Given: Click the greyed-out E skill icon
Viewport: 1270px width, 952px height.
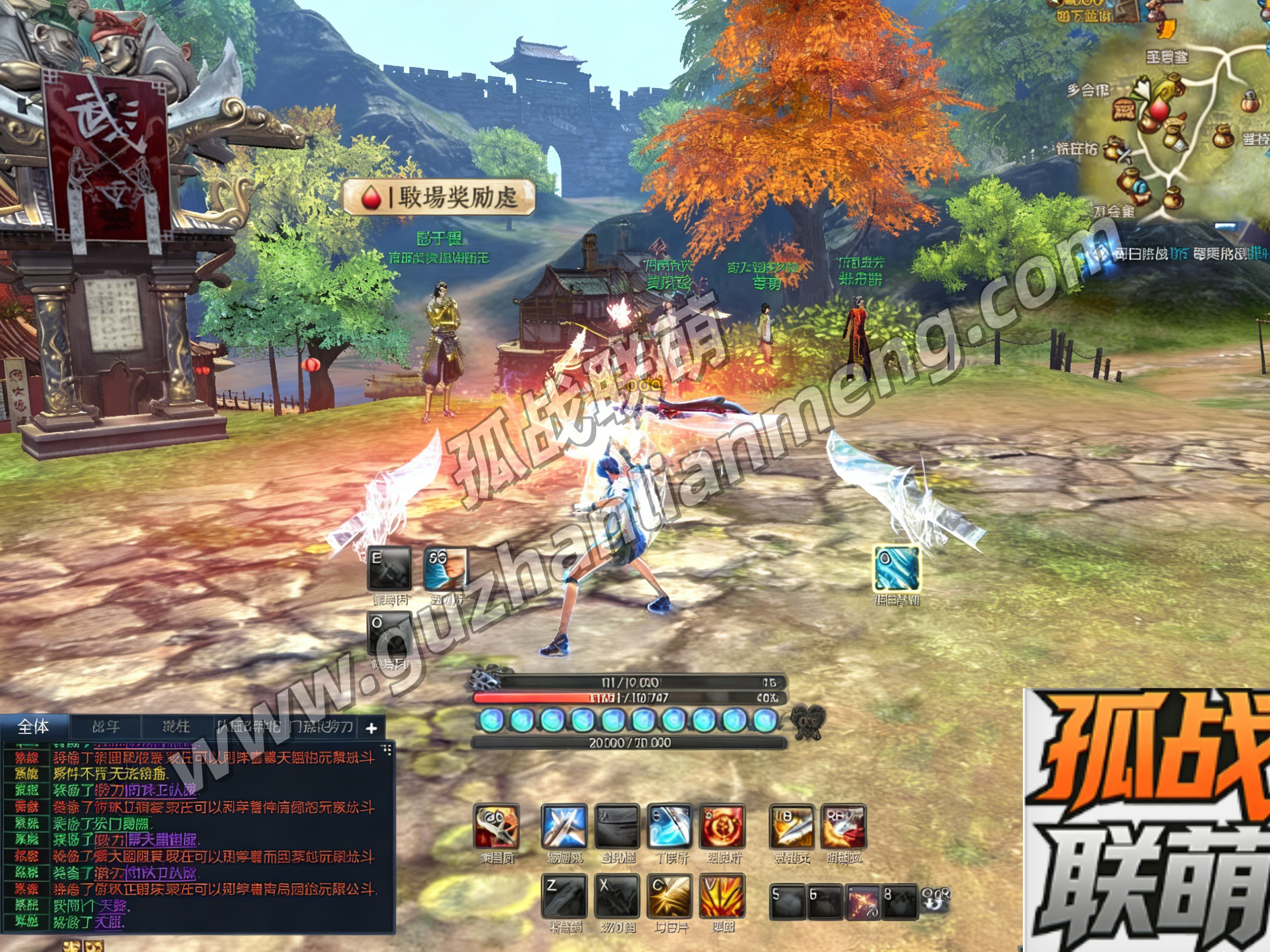Looking at the screenshot, I should coord(390,568).
